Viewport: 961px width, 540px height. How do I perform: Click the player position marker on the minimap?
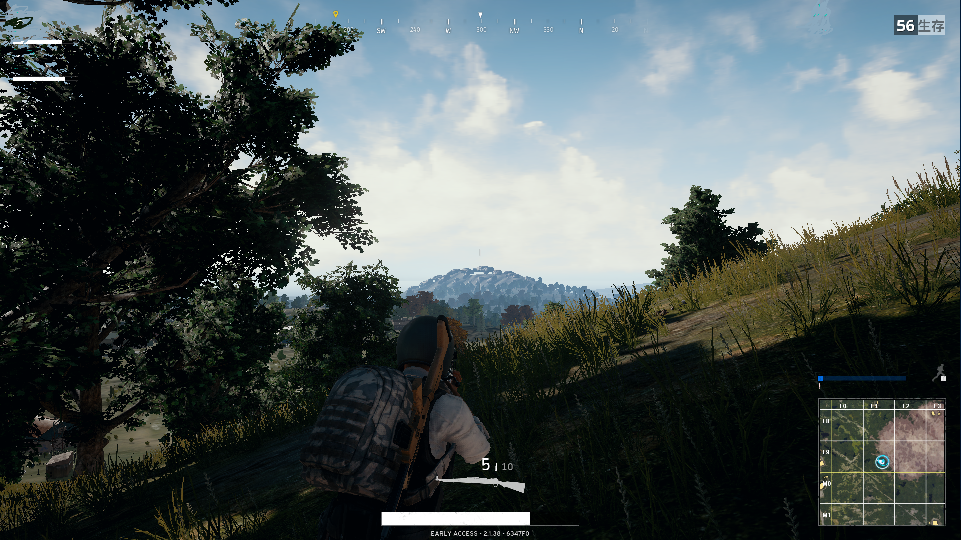click(x=882, y=461)
